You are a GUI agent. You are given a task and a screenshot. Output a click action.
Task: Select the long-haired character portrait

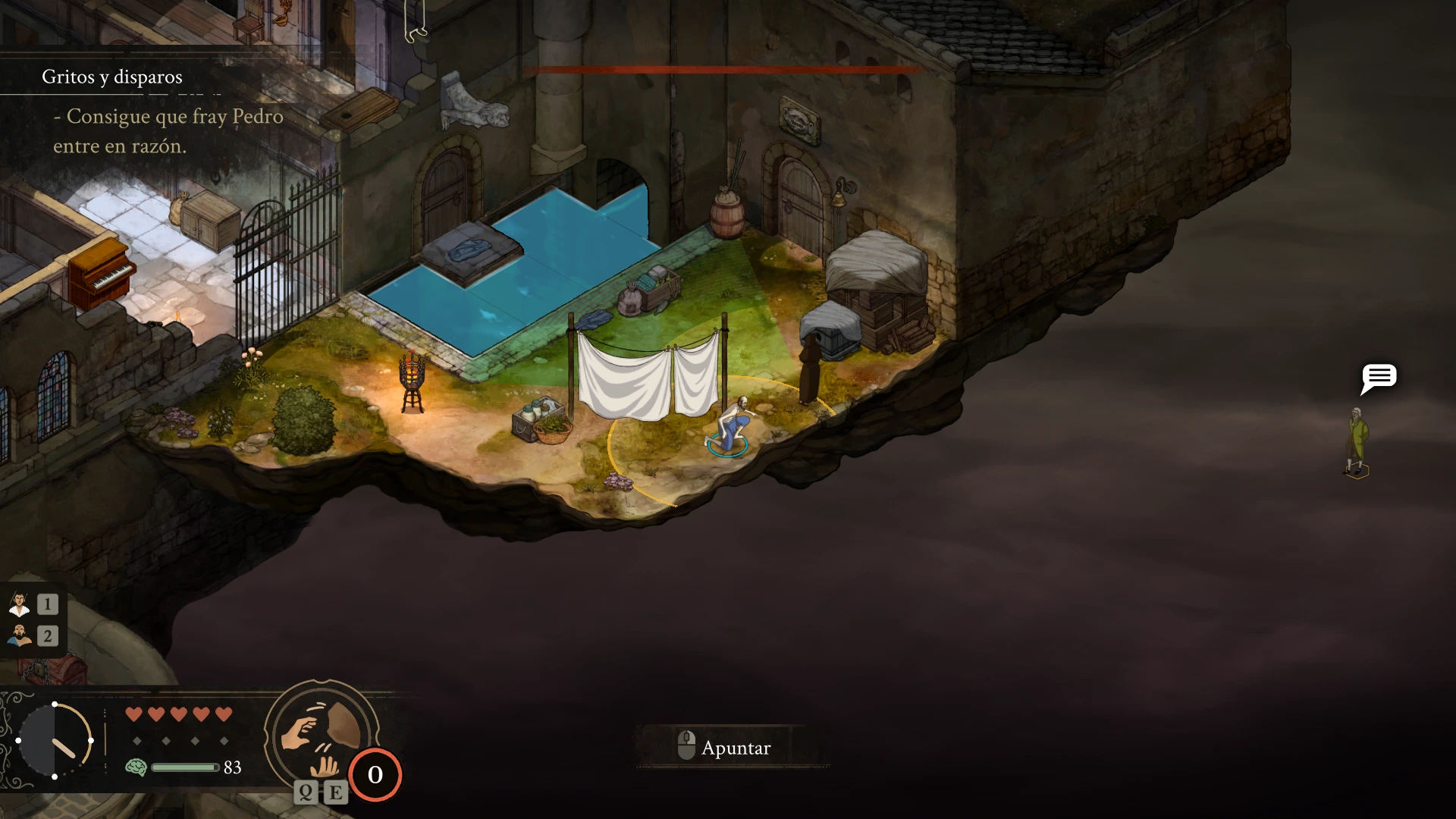(x=20, y=604)
